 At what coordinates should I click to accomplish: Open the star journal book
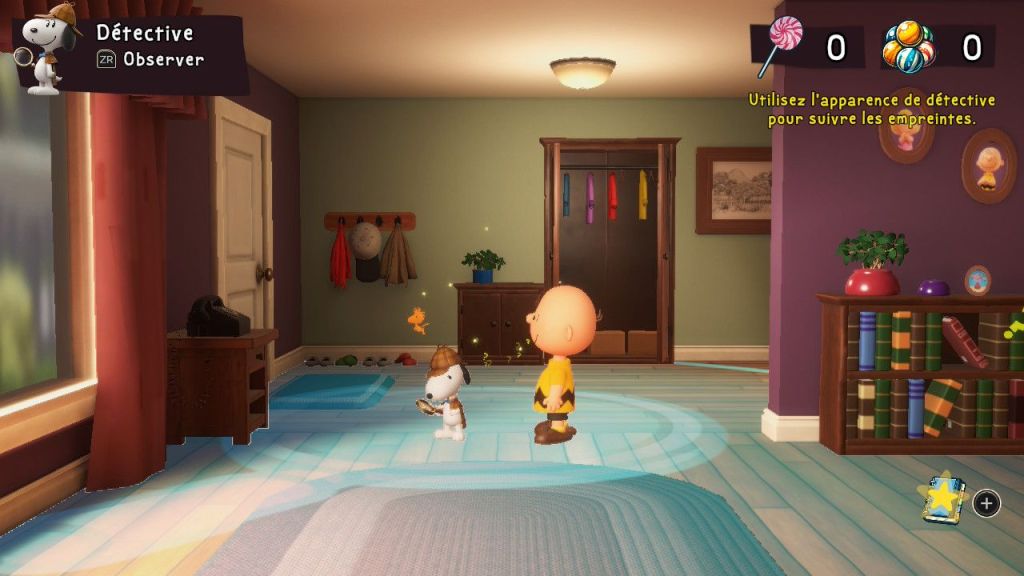pyautogui.click(x=942, y=499)
